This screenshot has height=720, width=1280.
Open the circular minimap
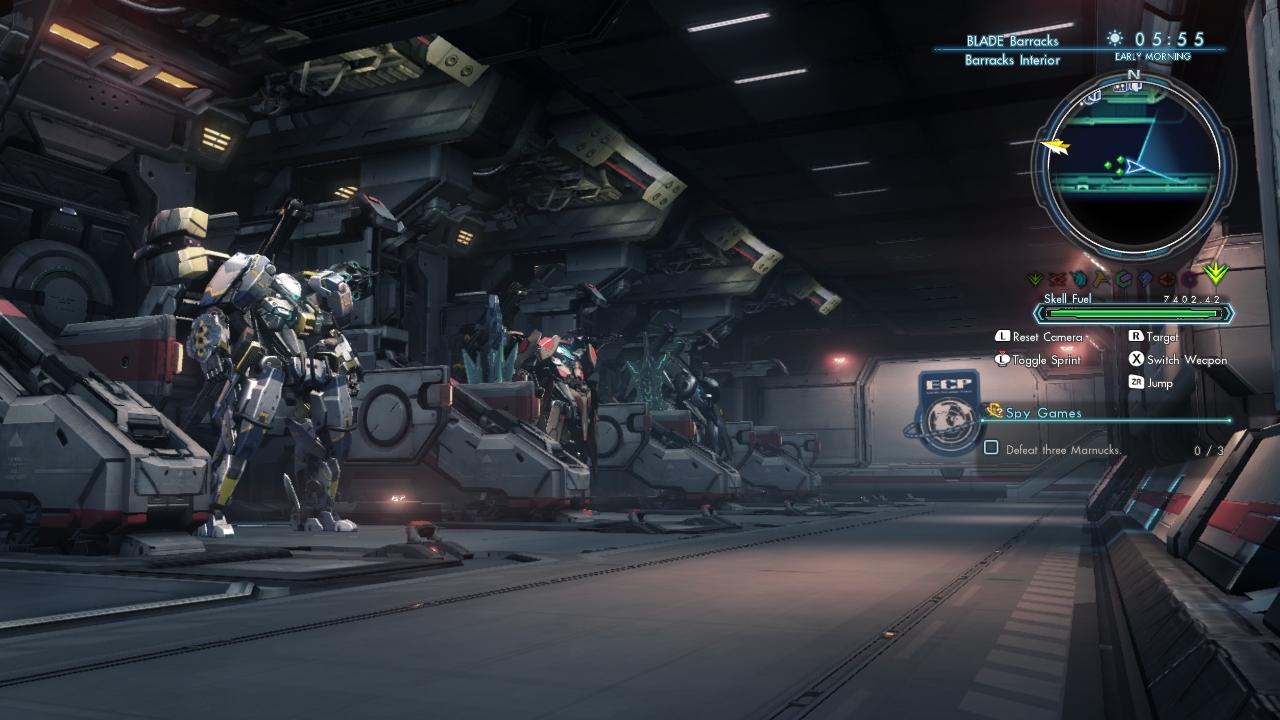(1132, 166)
